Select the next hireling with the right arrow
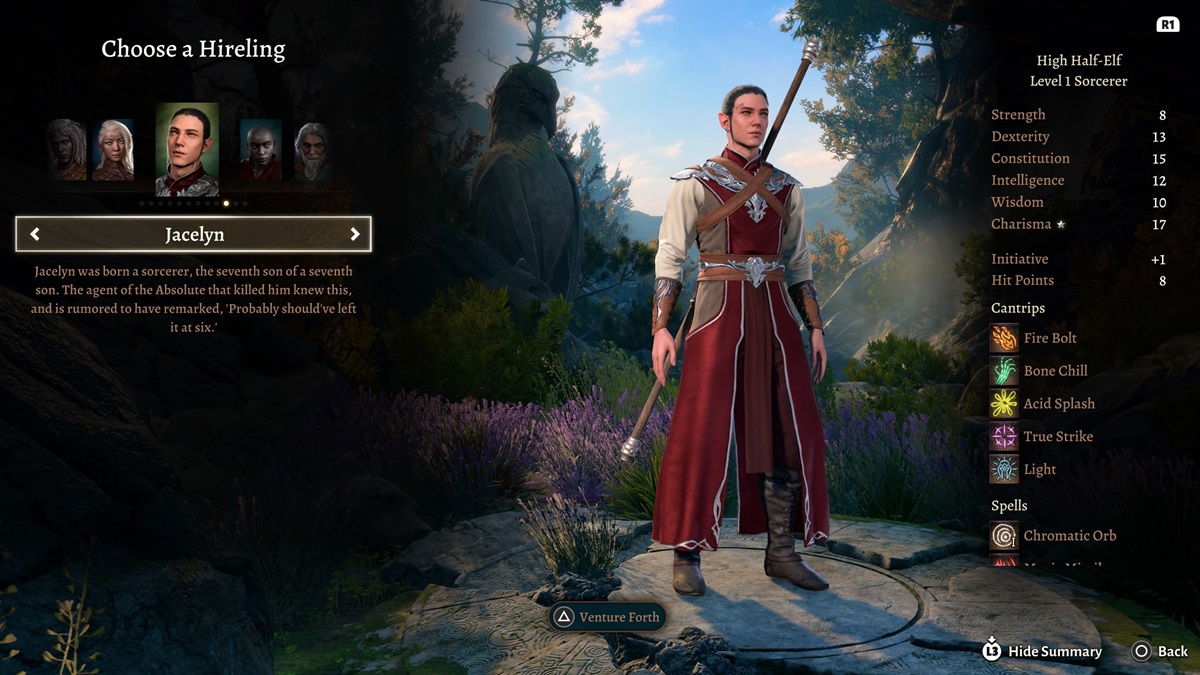 click(x=354, y=234)
